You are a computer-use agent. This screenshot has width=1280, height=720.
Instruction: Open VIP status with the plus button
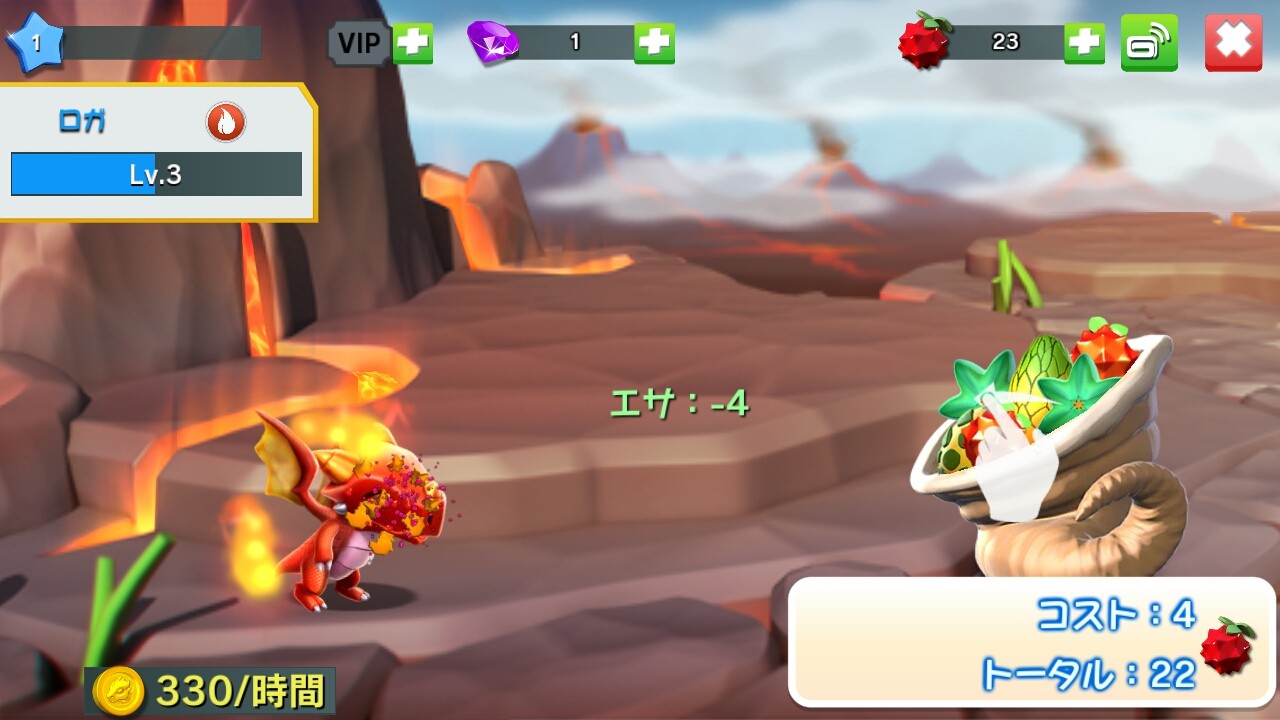[x=412, y=43]
